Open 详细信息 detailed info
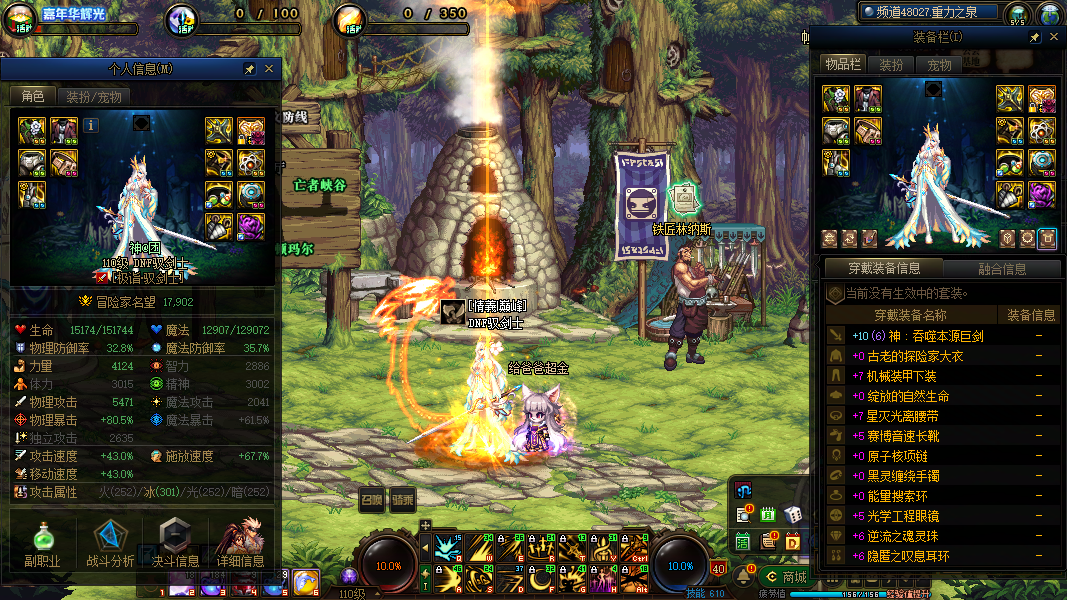Image resolution: width=1067 pixels, height=600 pixels. point(240,544)
